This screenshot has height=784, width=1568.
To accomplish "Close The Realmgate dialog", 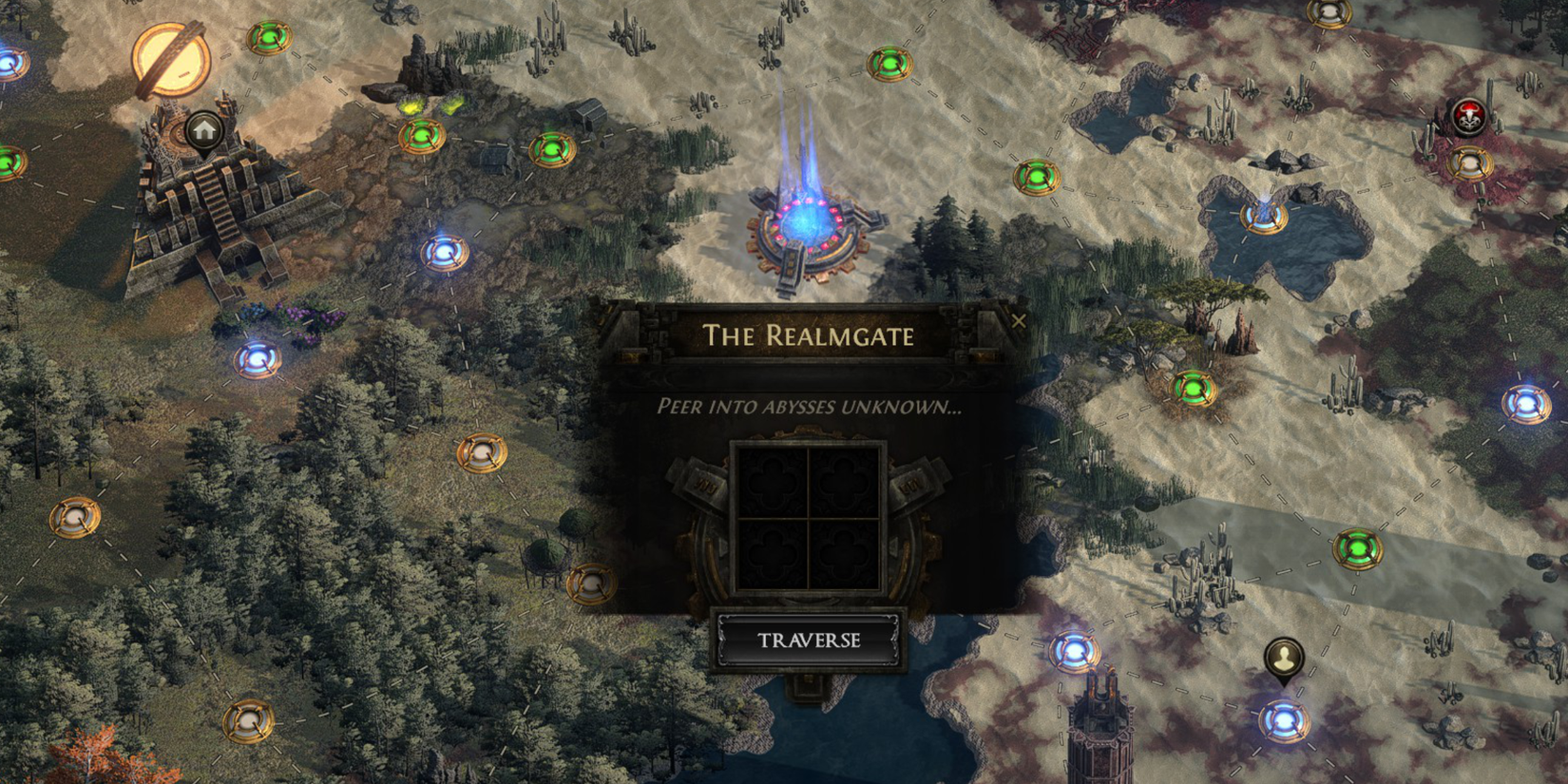I will 1020,320.
